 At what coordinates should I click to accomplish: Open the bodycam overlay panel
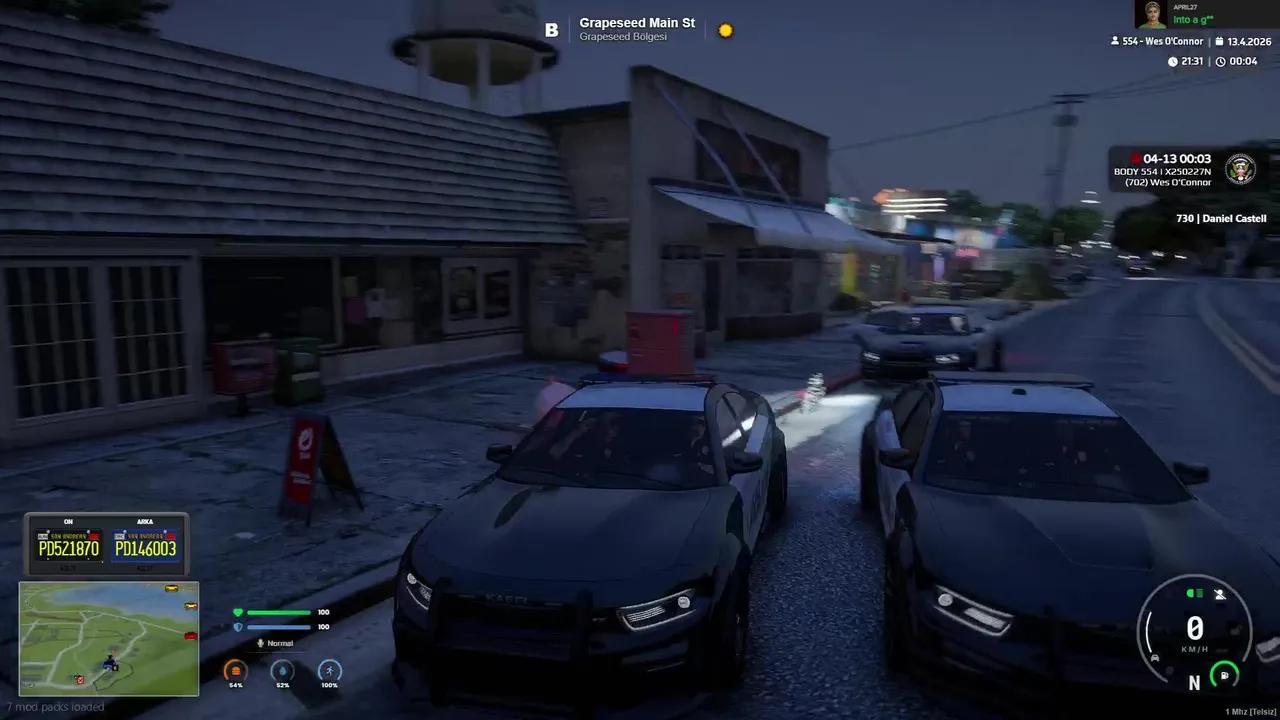tap(1188, 170)
